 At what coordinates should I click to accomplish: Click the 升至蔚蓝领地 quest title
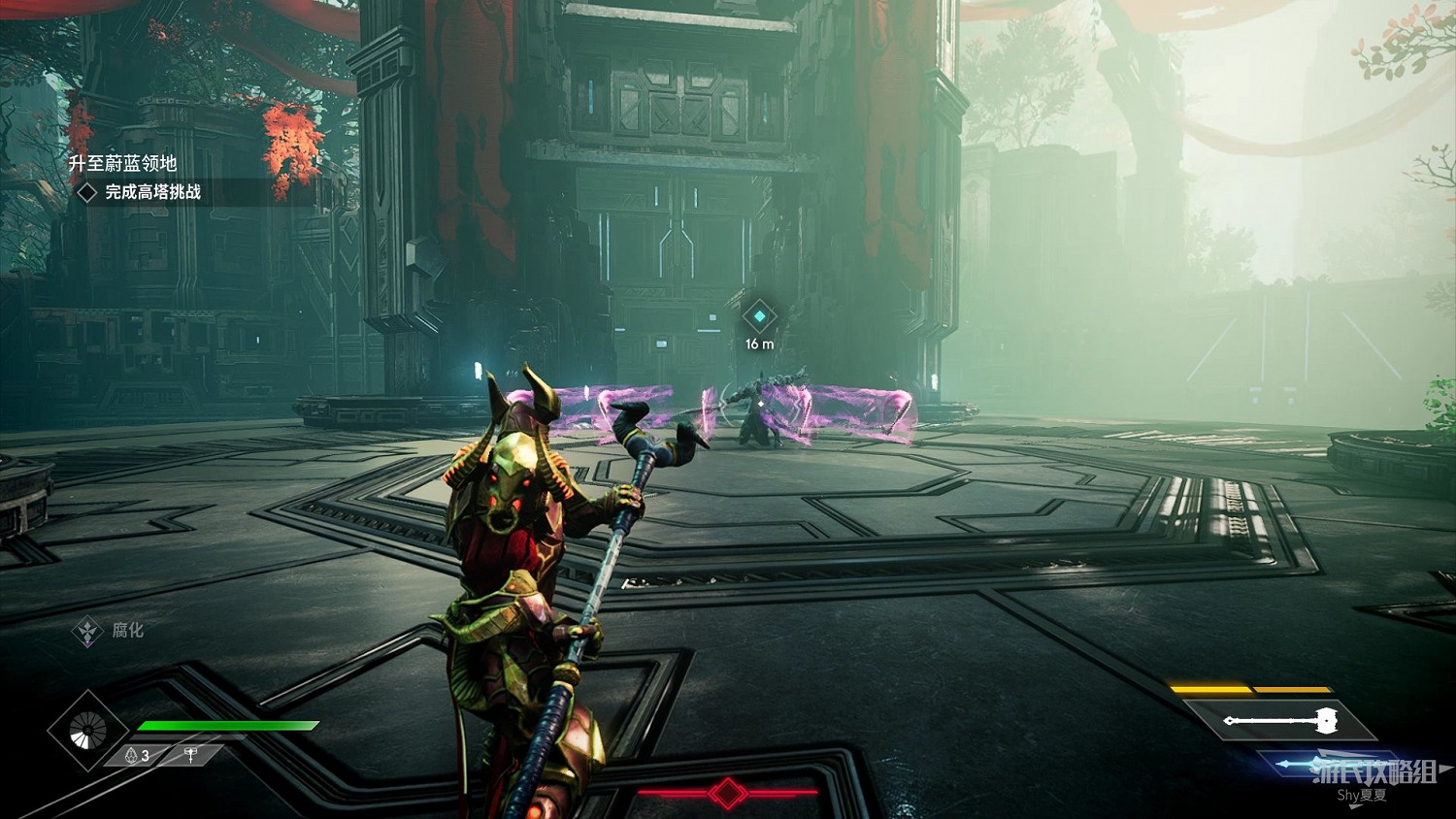pyautogui.click(x=122, y=163)
